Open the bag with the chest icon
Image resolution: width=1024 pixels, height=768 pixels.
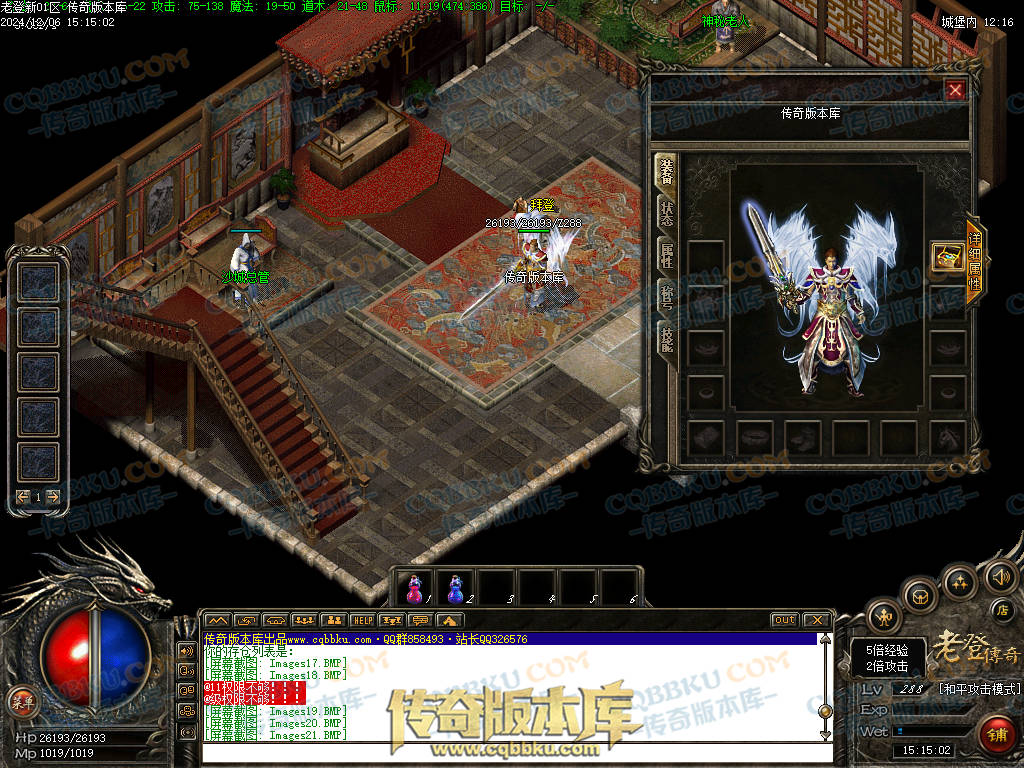pos(921,596)
